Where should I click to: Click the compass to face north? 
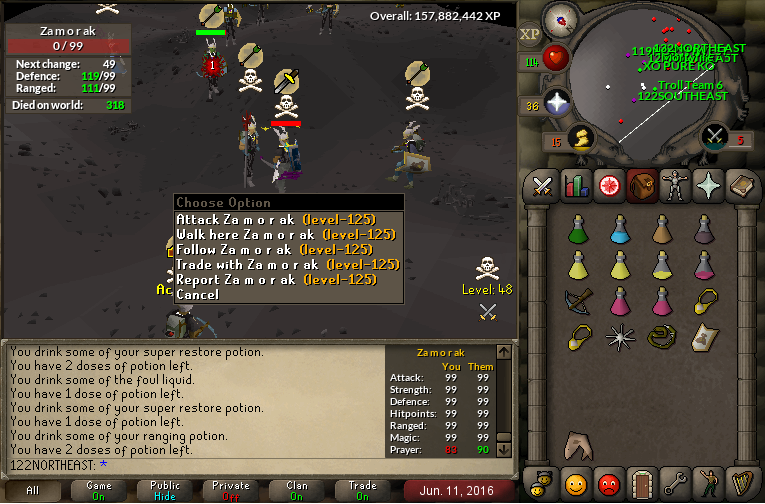(x=563, y=19)
